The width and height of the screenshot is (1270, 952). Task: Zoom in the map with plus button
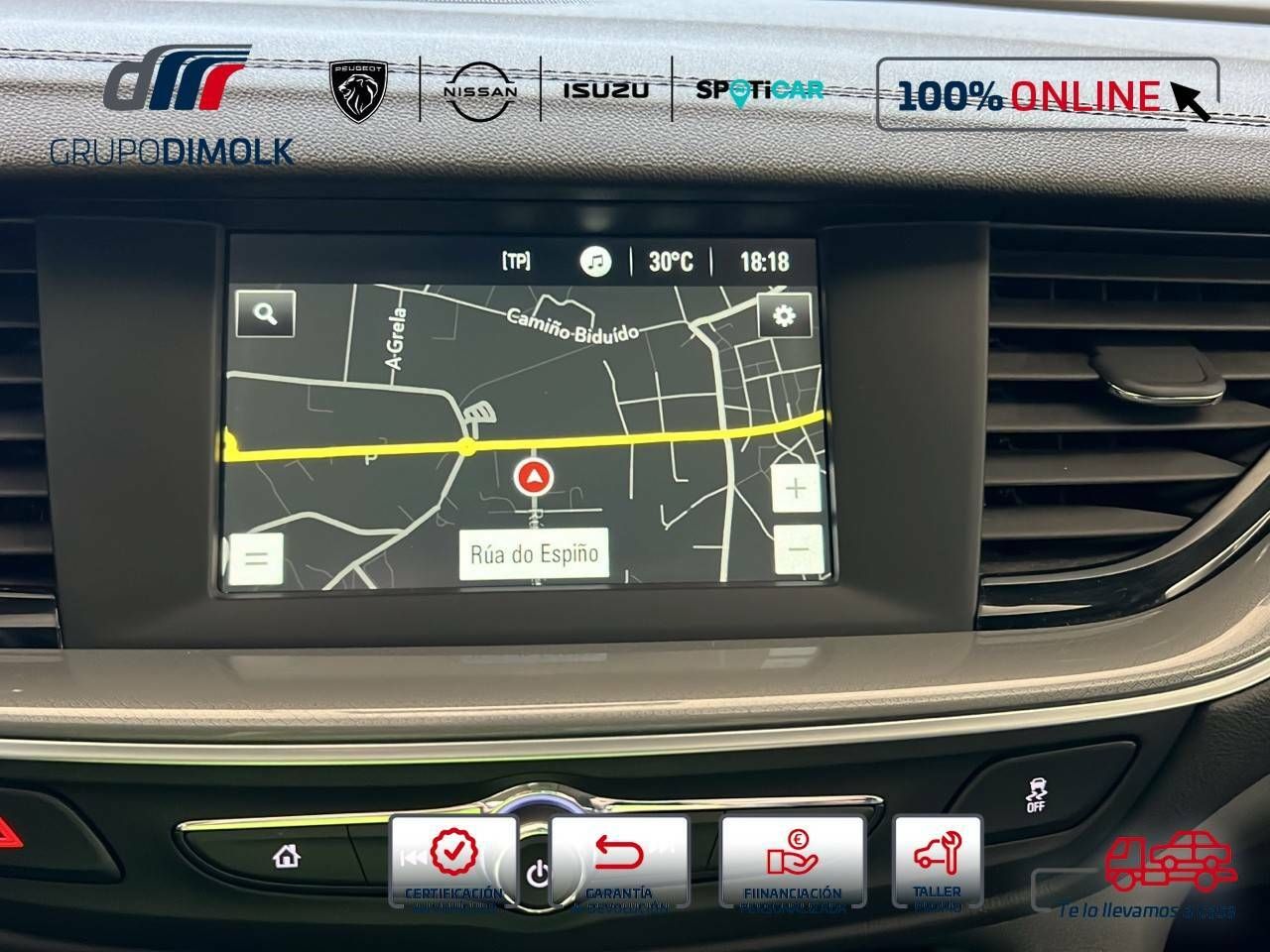coord(796,490)
